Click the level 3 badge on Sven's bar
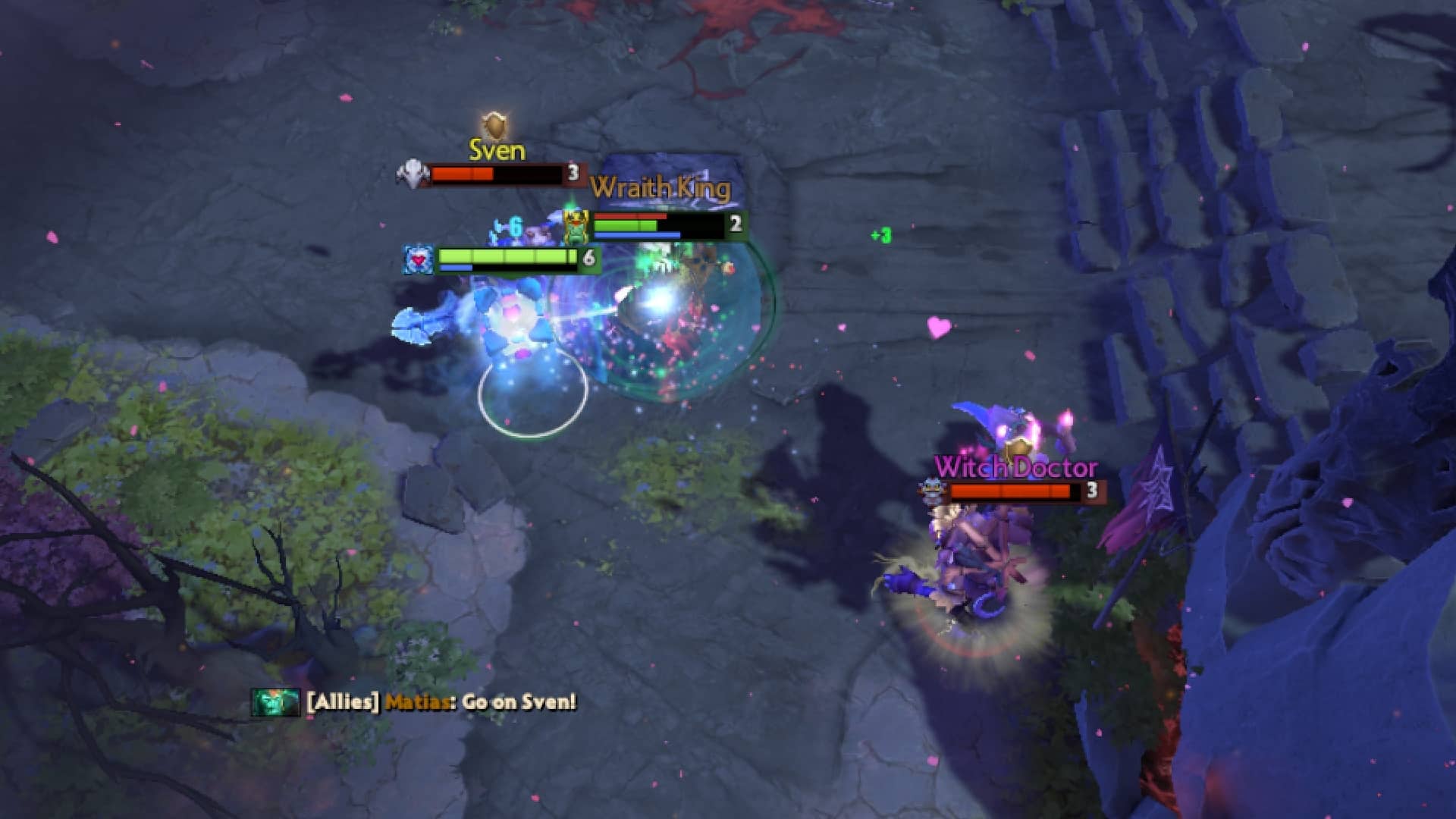1456x819 pixels. [x=573, y=174]
